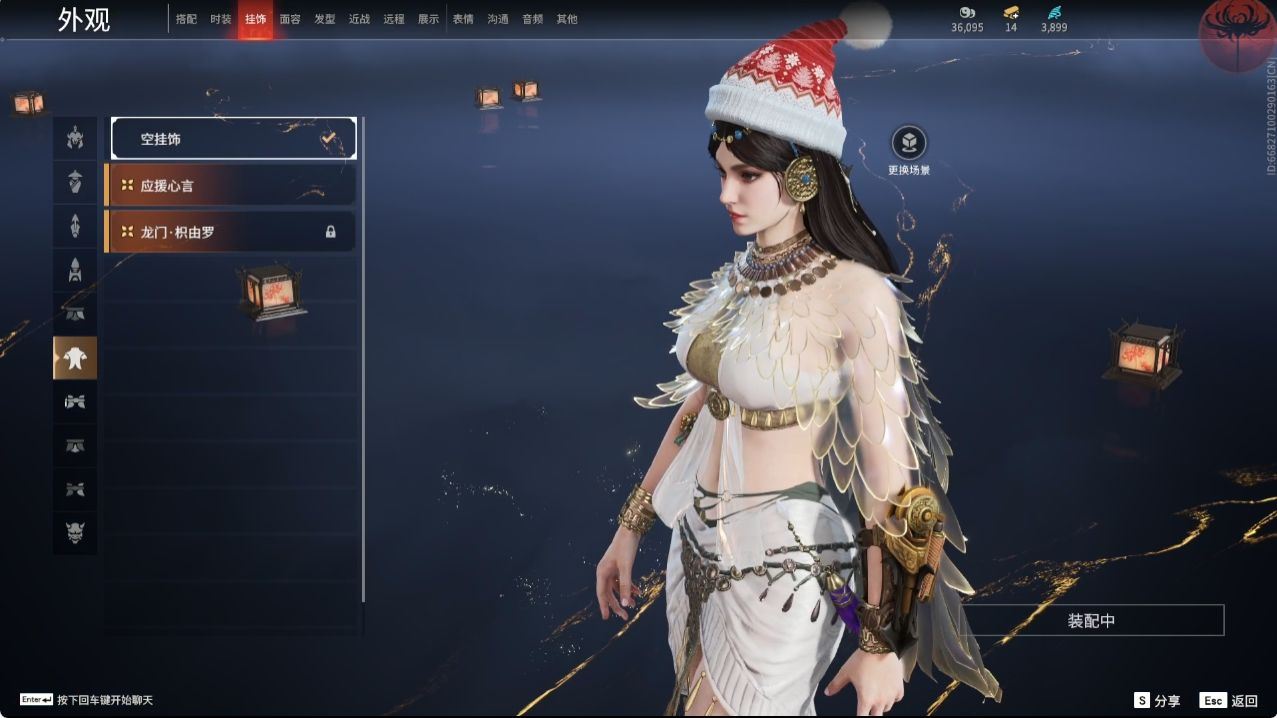Select the locked 龙门·枳由罗 ornament
This screenshot has height=718, width=1277.
[x=230, y=231]
